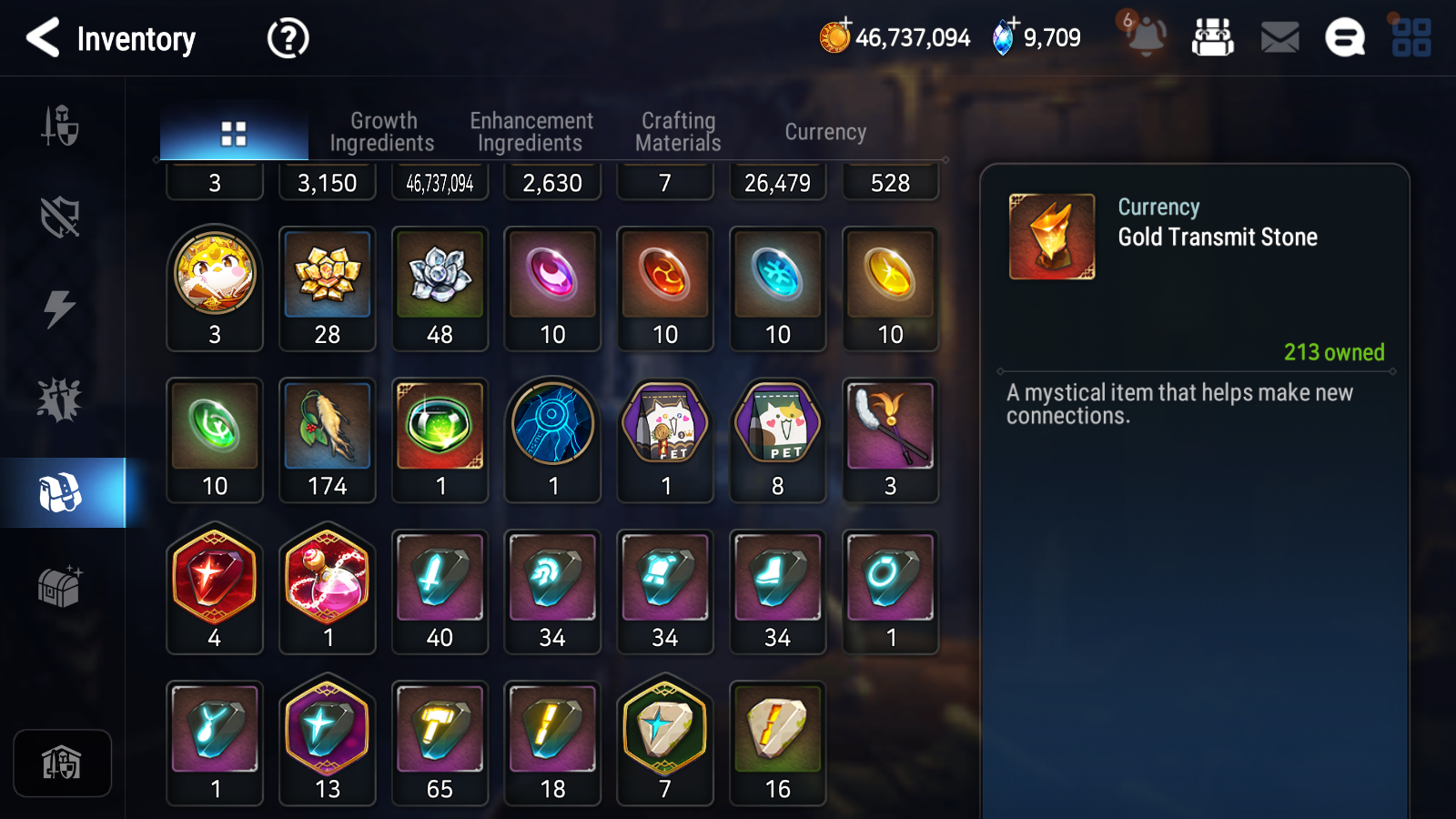Open the mail envelope icon
The image size is (1456, 819).
[1279, 38]
